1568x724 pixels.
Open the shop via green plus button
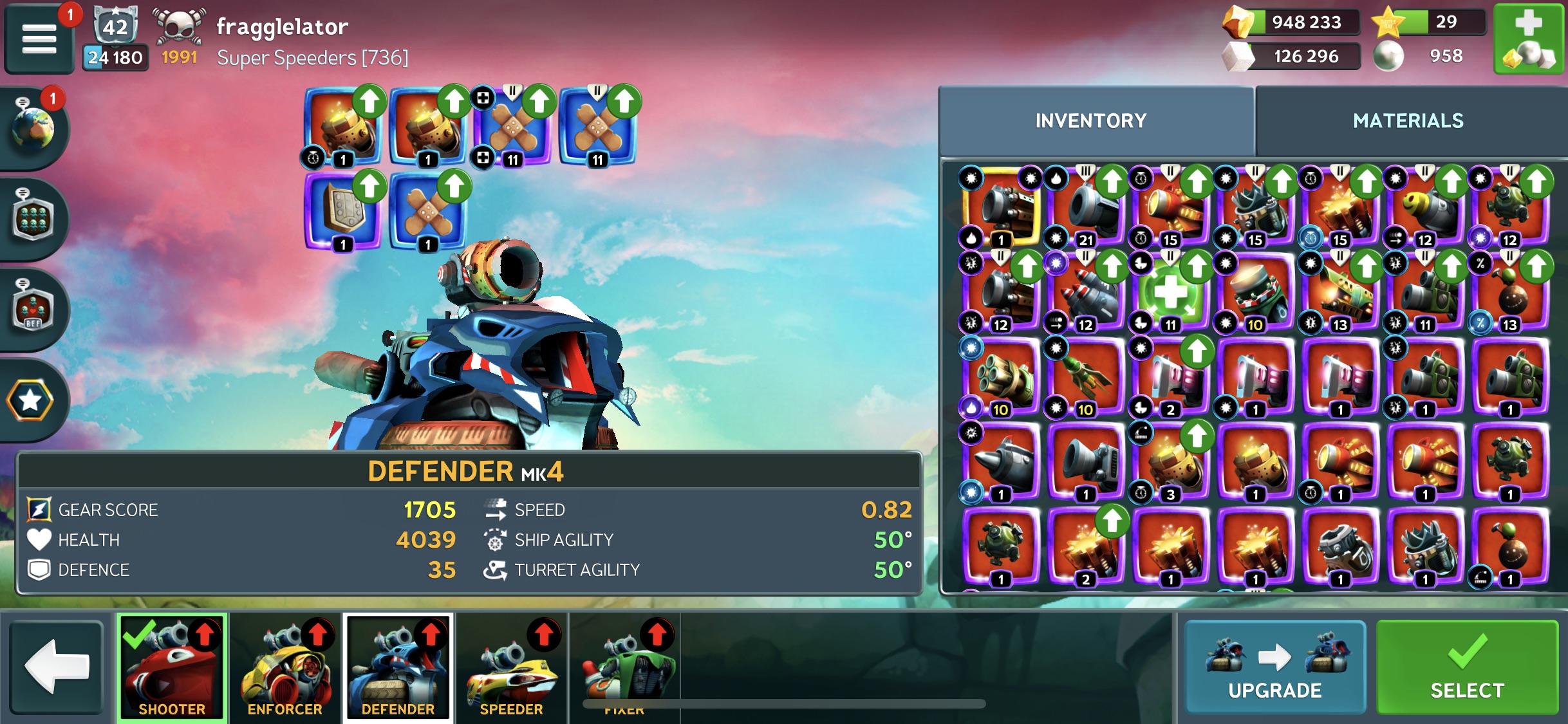[x=1527, y=39]
